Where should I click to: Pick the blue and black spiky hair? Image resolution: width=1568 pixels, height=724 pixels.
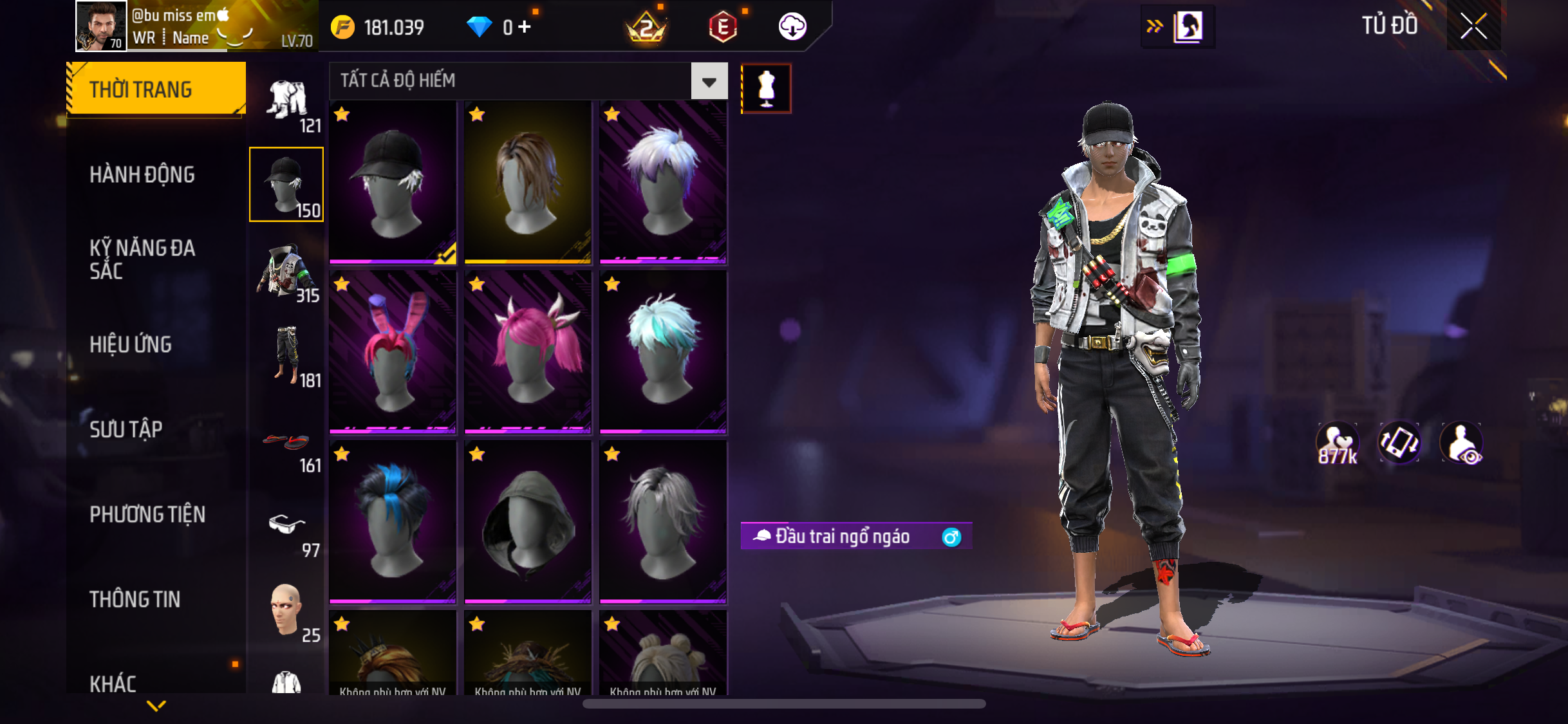tap(393, 522)
